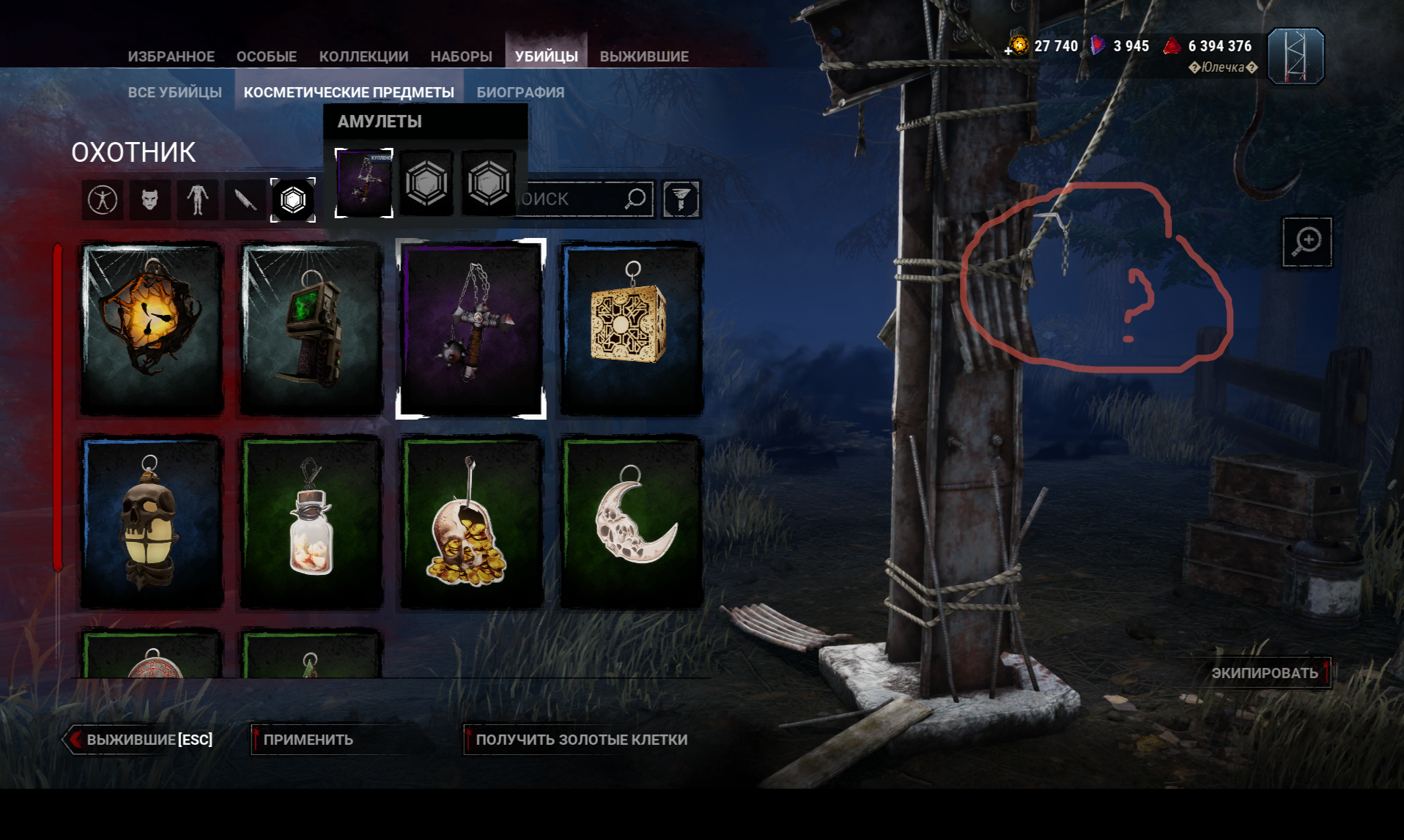Choose the golden puzzle box charm
Screen dimensions: 1404x840
631,329
